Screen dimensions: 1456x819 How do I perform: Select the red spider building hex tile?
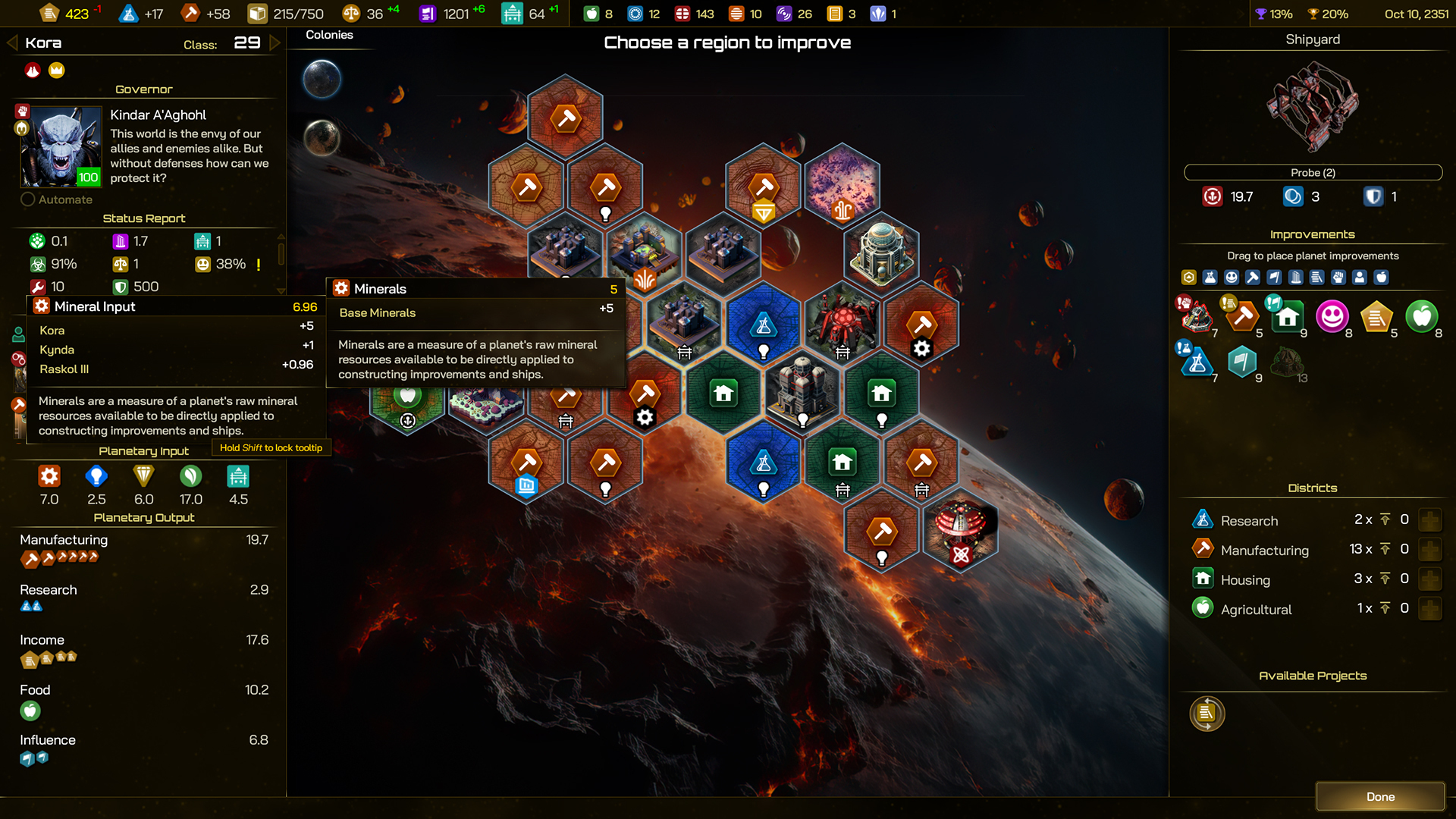843,324
